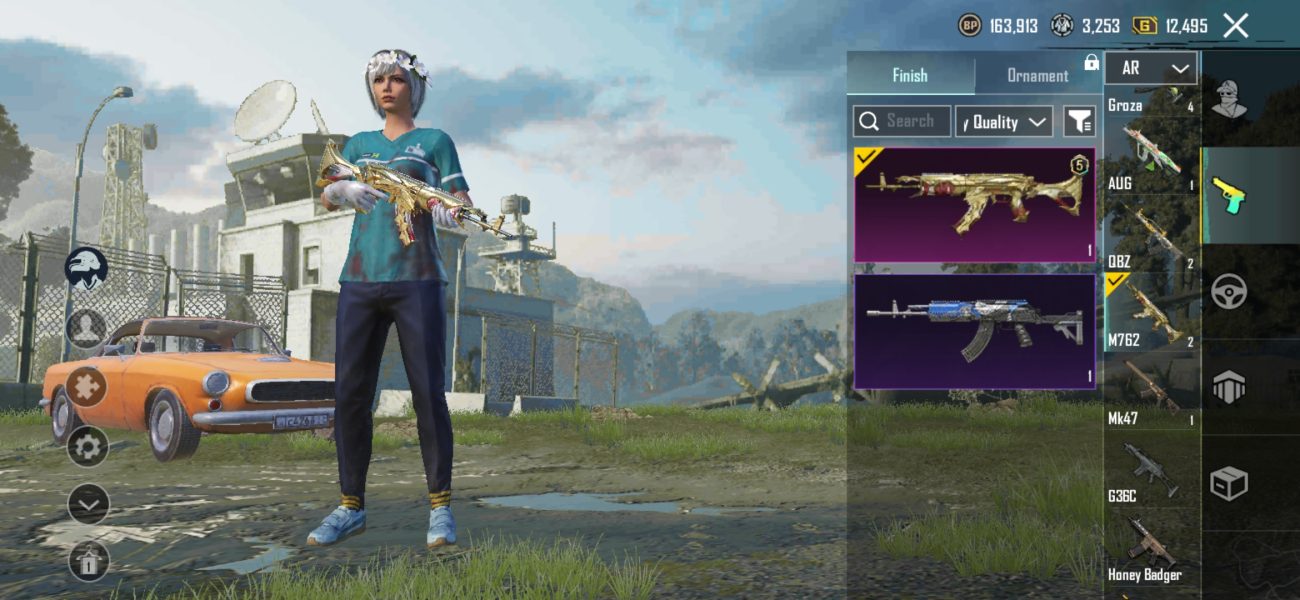Click the gear settings icon
Image resolution: width=1300 pixels, height=600 pixels.
tap(88, 446)
